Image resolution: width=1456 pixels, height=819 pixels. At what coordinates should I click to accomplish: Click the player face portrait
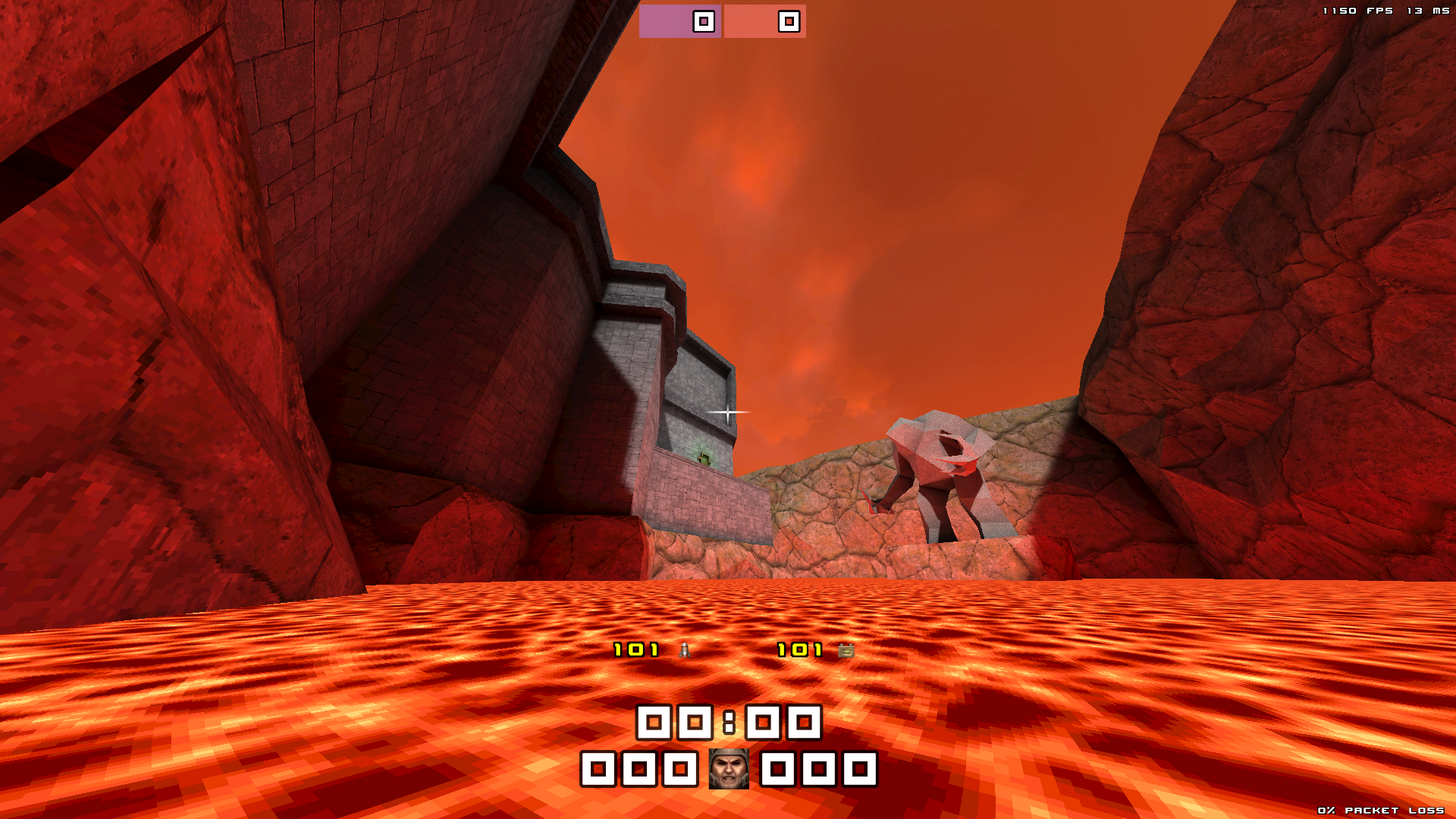(728, 769)
